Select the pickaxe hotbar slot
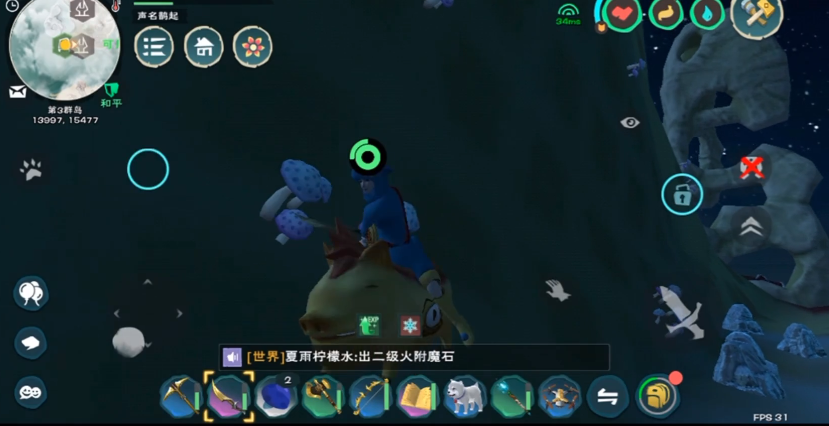 pos(181,397)
